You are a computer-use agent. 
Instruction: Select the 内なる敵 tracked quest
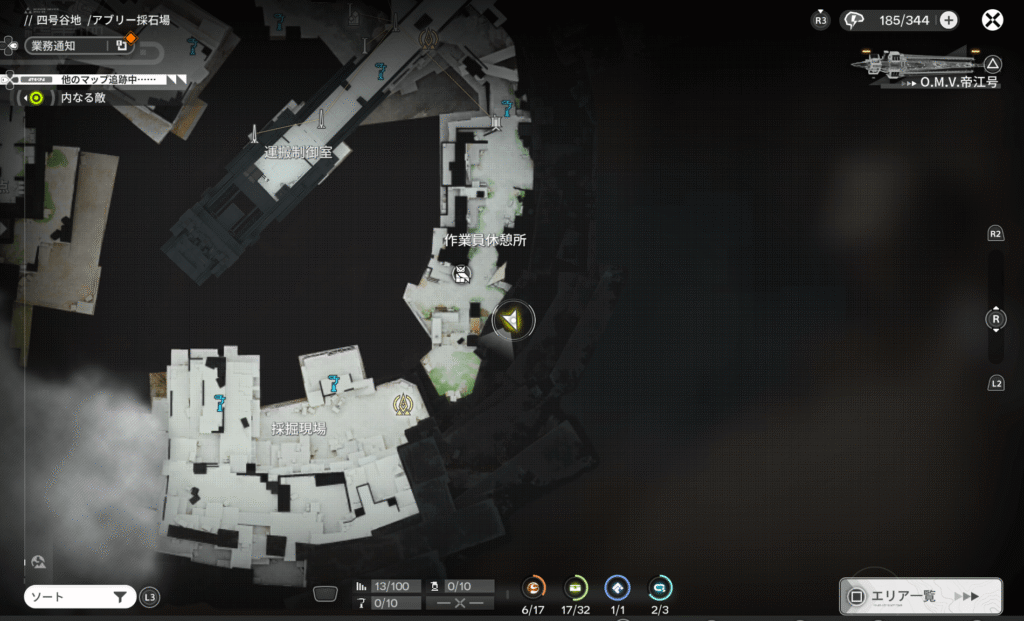pos(72,98)
